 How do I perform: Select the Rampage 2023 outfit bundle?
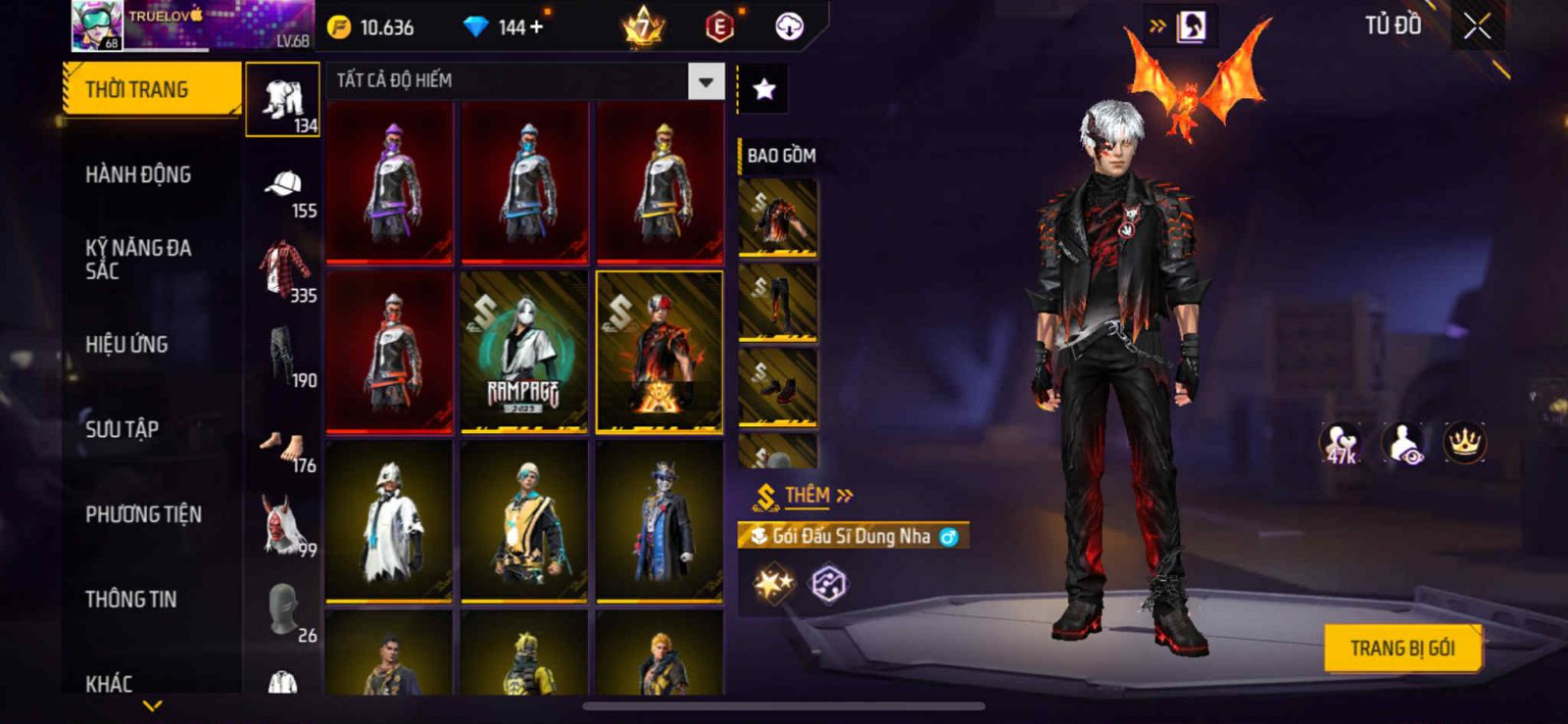click(523, 352)
